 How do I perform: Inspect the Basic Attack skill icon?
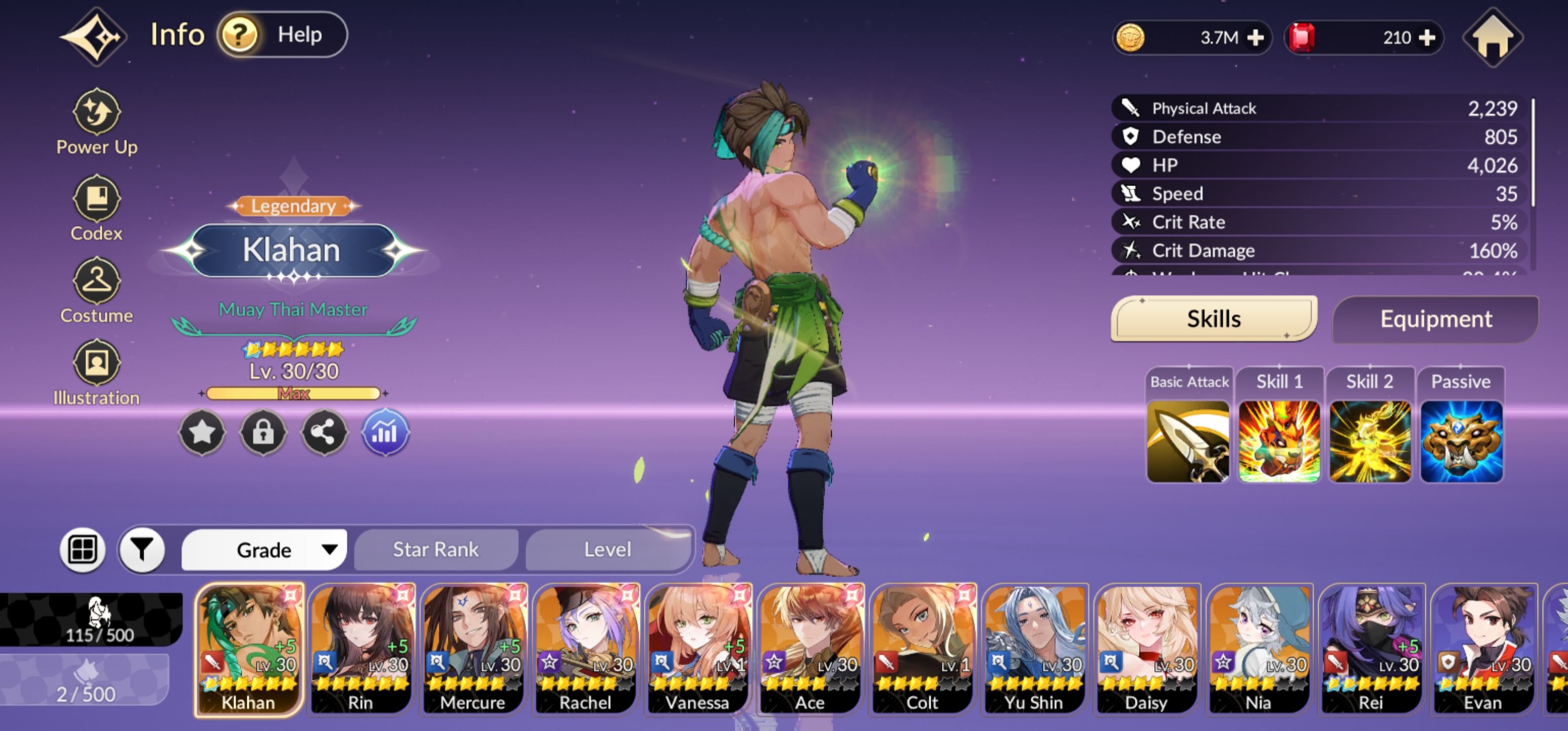point(1188,441)
